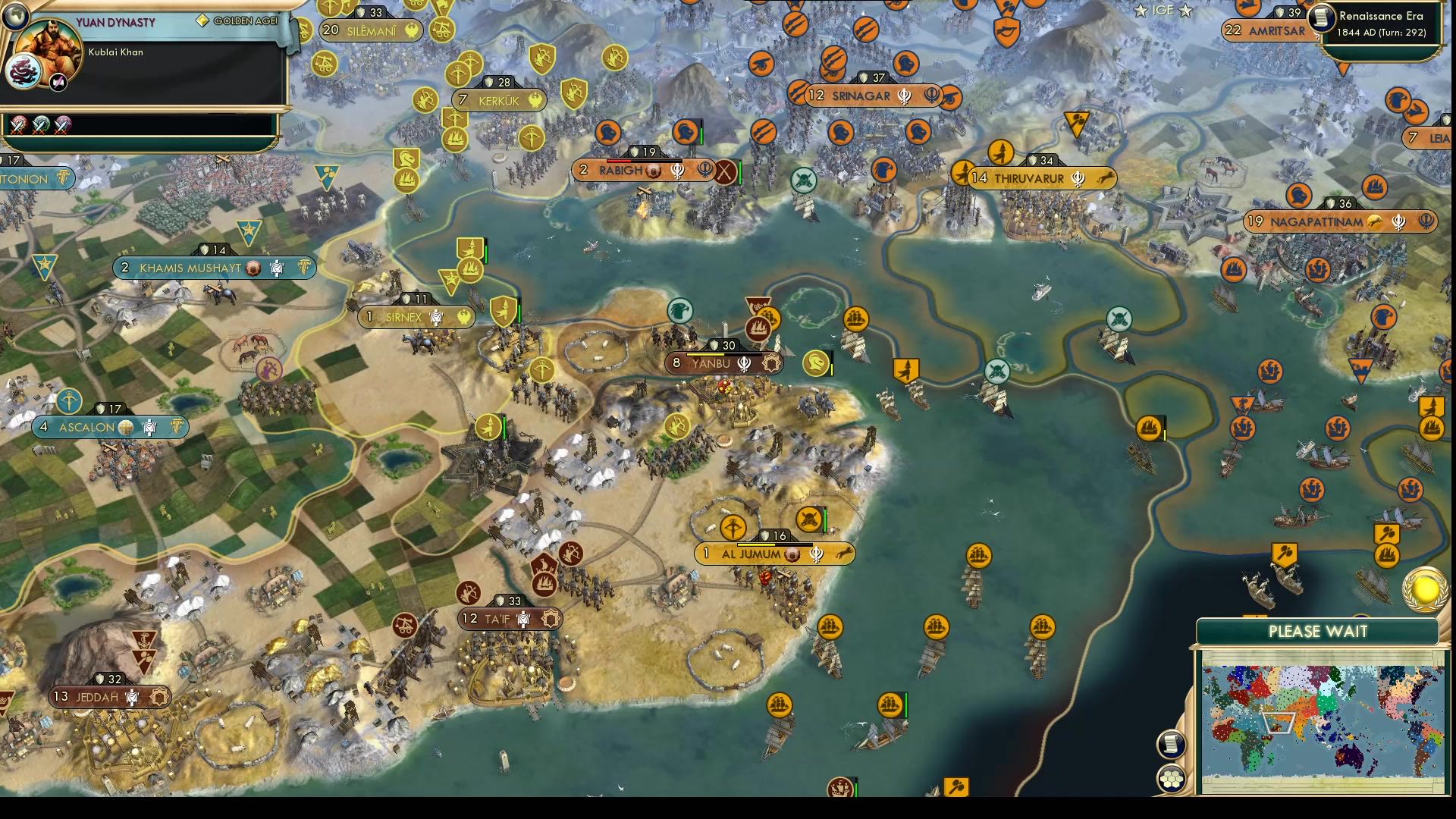Open the notification log scroll icon beside the minimap
This screenshot has height=819, width=1456.
1172,745
